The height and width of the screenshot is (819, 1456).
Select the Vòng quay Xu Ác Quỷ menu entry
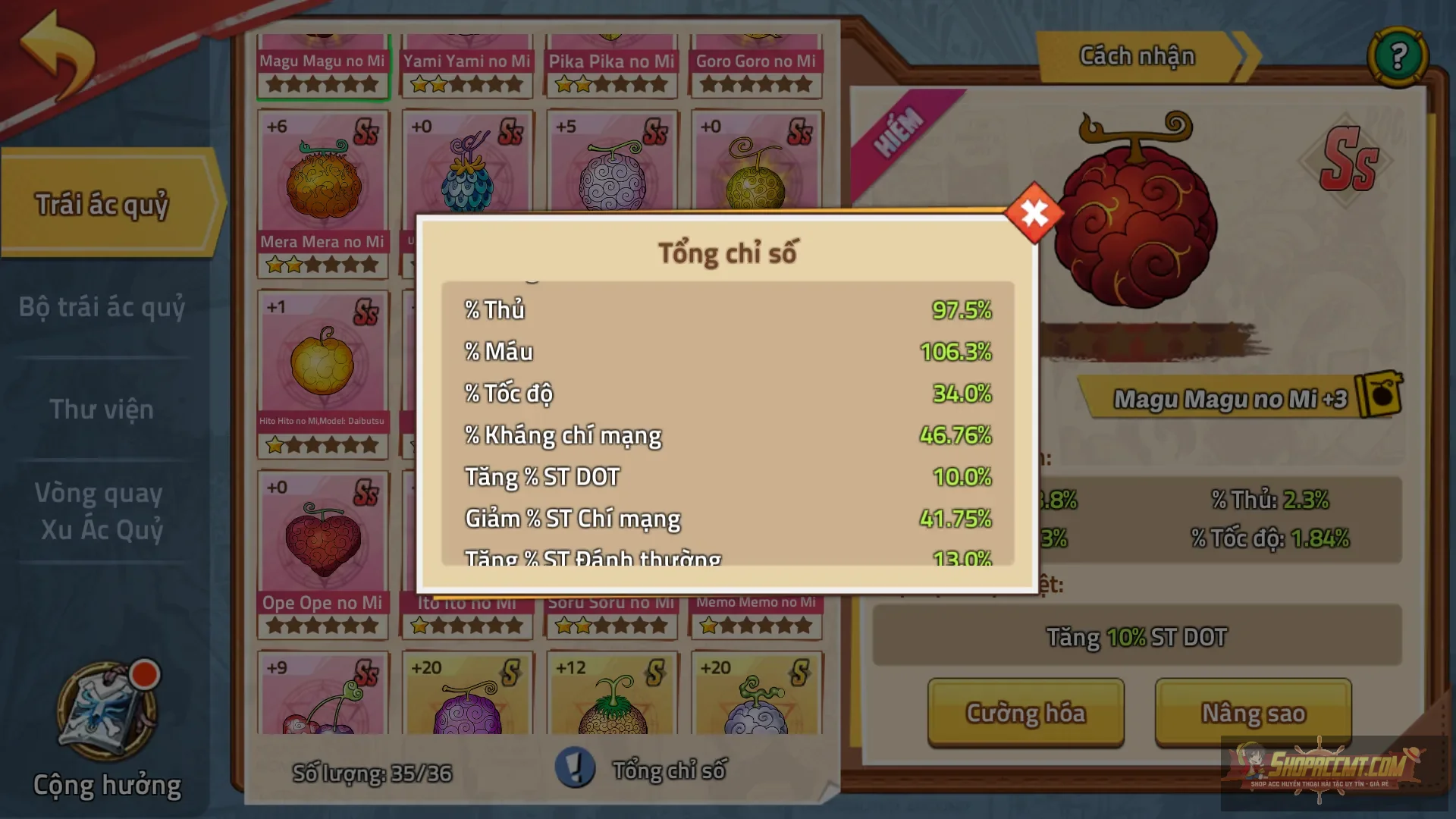(99, 510)
